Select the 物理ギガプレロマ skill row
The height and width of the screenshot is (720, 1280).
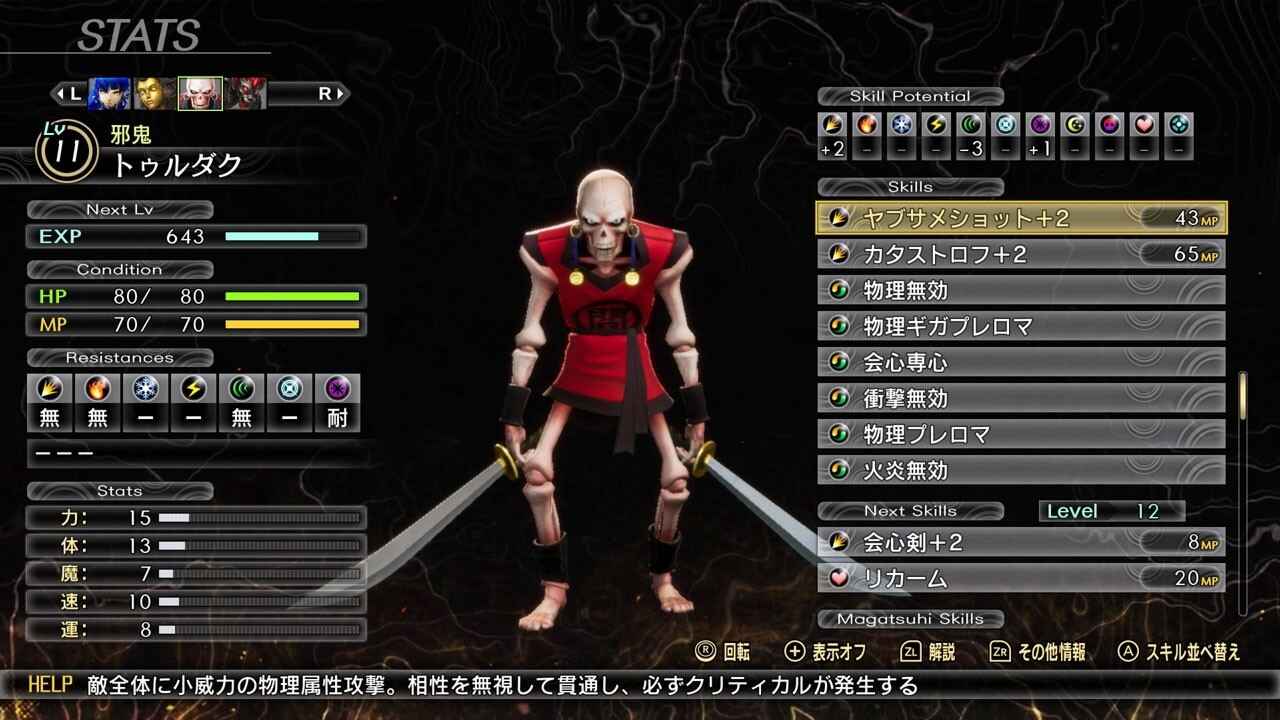pos(1021,326)
